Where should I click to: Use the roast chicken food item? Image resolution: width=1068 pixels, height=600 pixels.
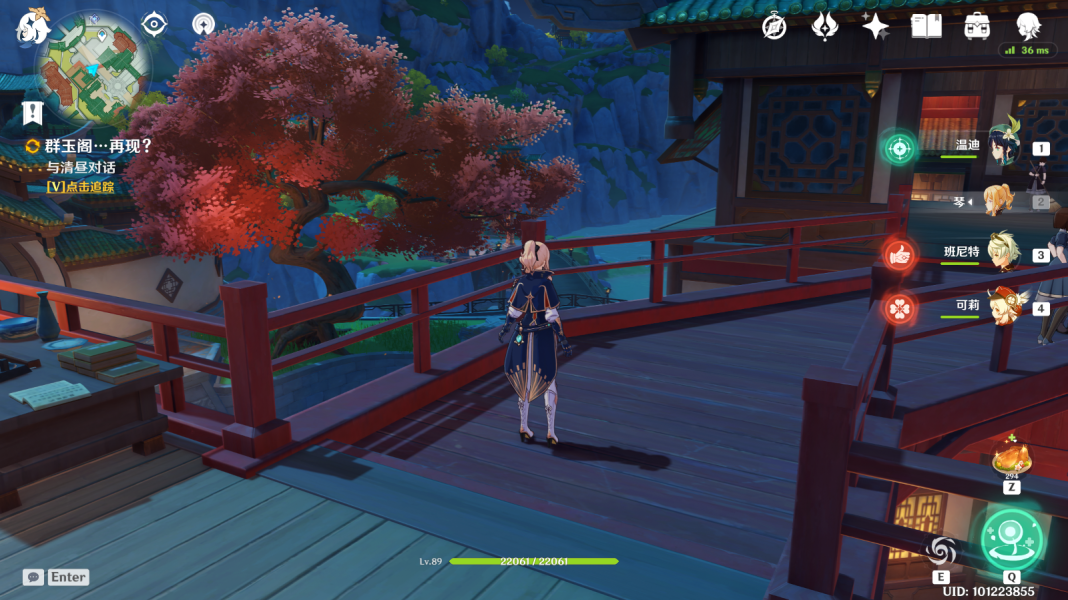click(1011, 460)
